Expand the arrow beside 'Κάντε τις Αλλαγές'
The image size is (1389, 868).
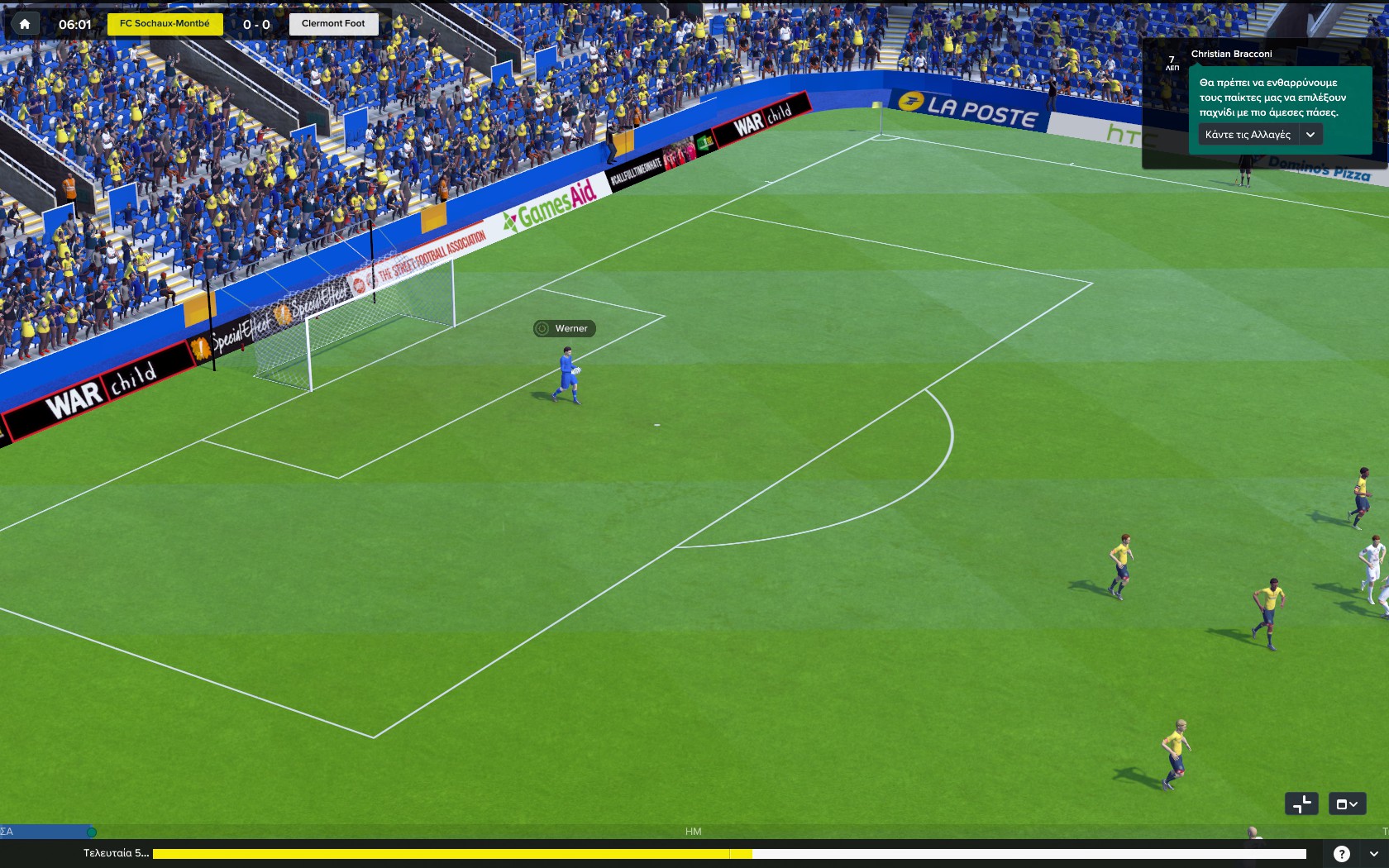pos(1310,135)
